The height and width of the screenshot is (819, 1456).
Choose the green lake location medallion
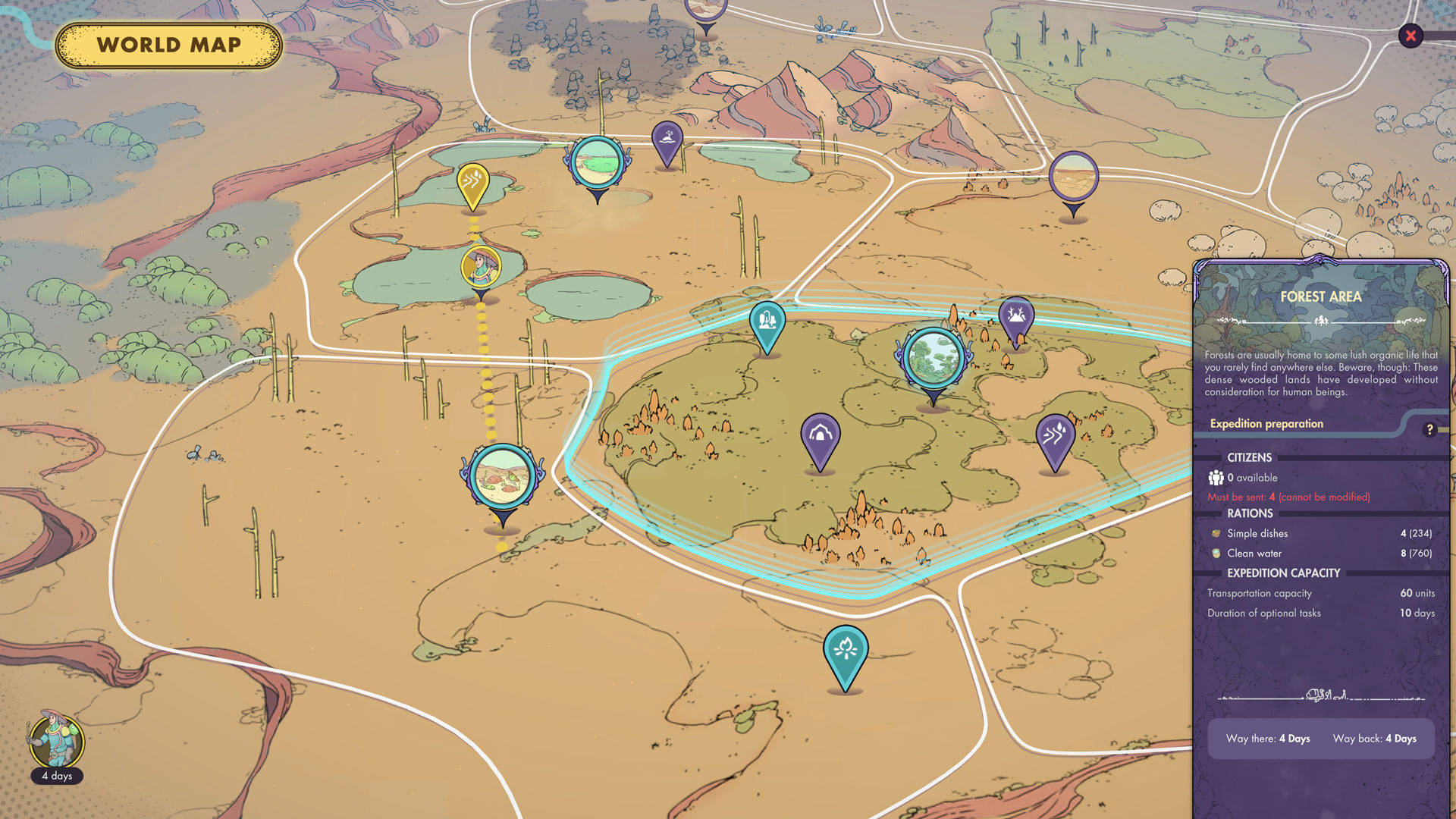598,162
